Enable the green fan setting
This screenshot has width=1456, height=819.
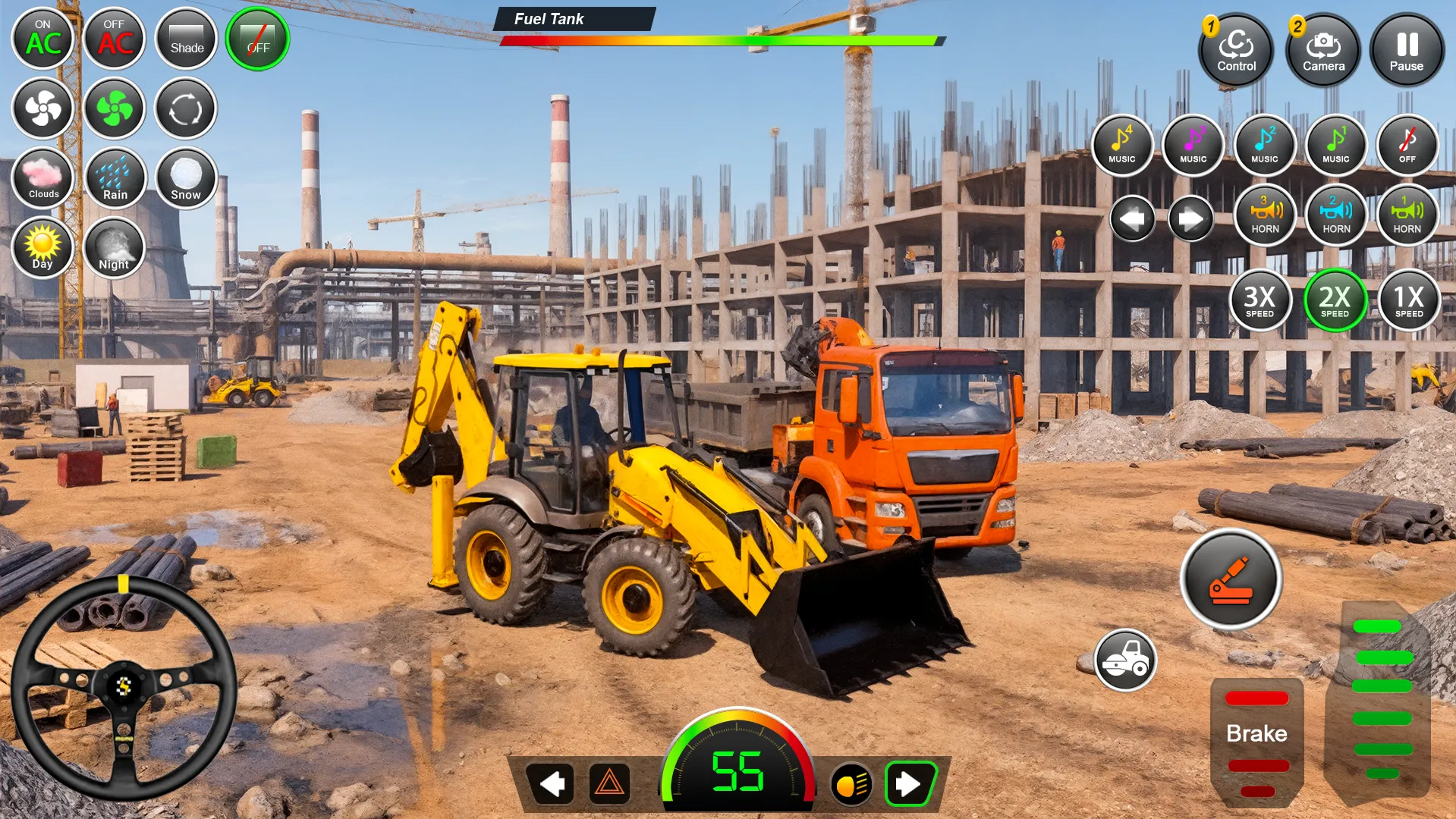tap(114, 108)
